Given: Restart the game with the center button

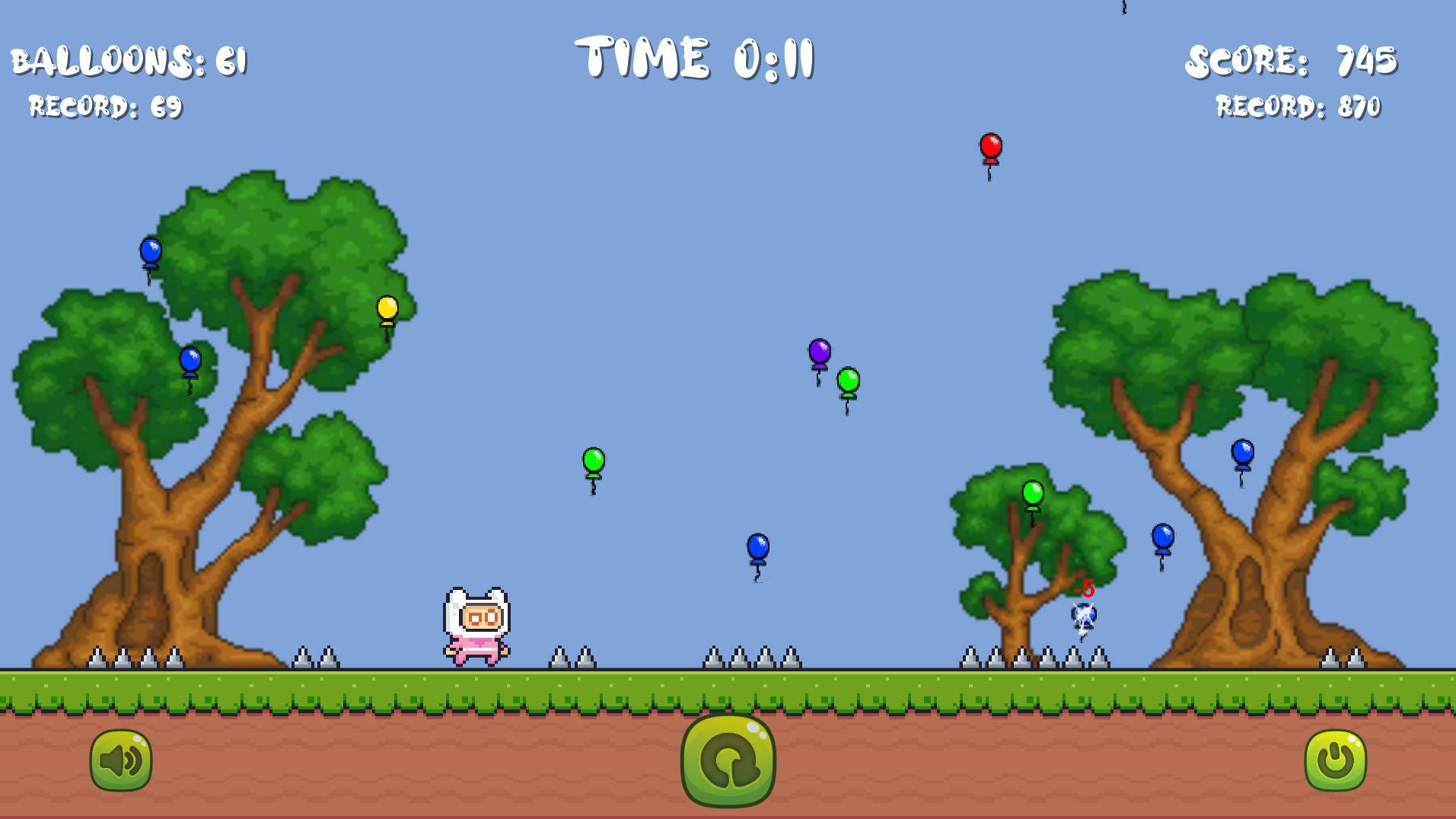Looking at the screenshot, I should tap(728, 762).
